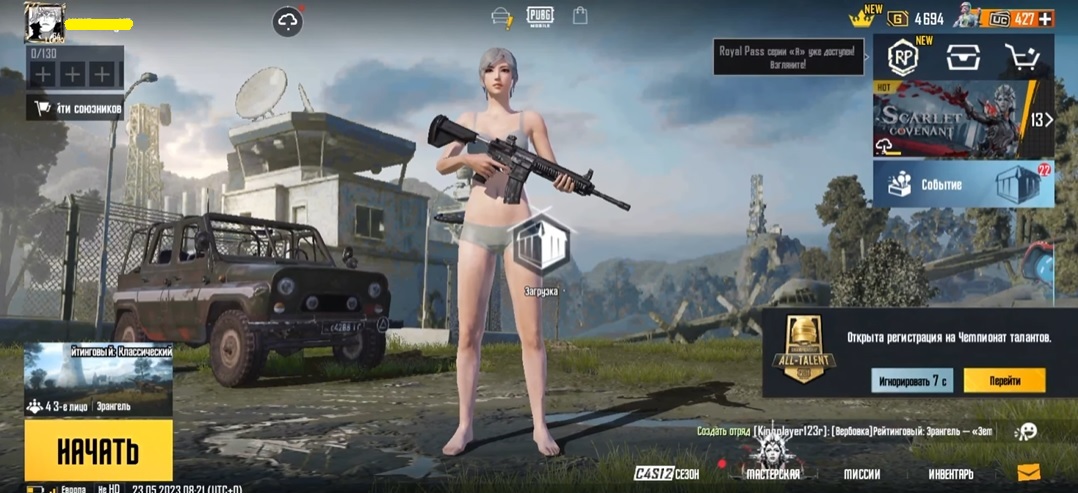
Task: Open the find teammates button
Action: [x=75, y=108]
